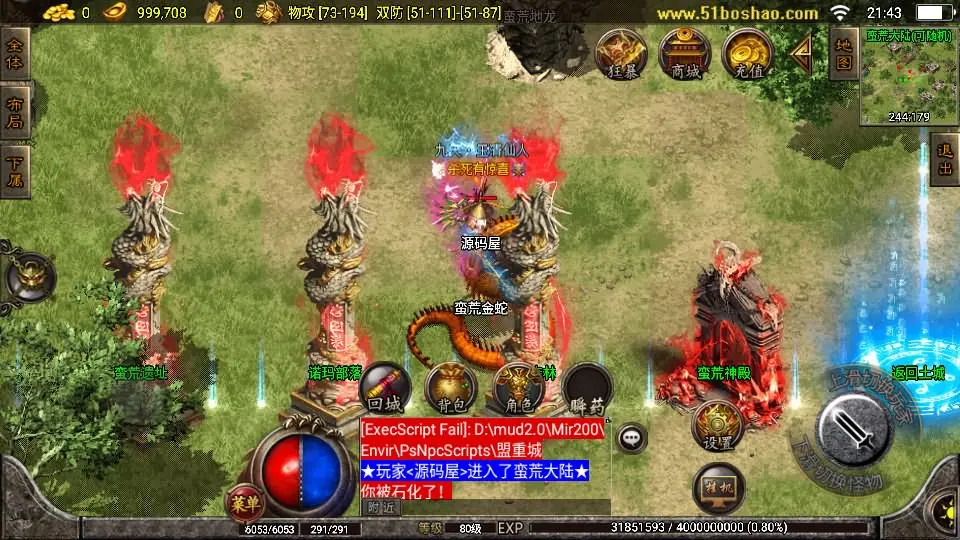
Task: Open the 地图 map button
Action: [x=844, y=55]
